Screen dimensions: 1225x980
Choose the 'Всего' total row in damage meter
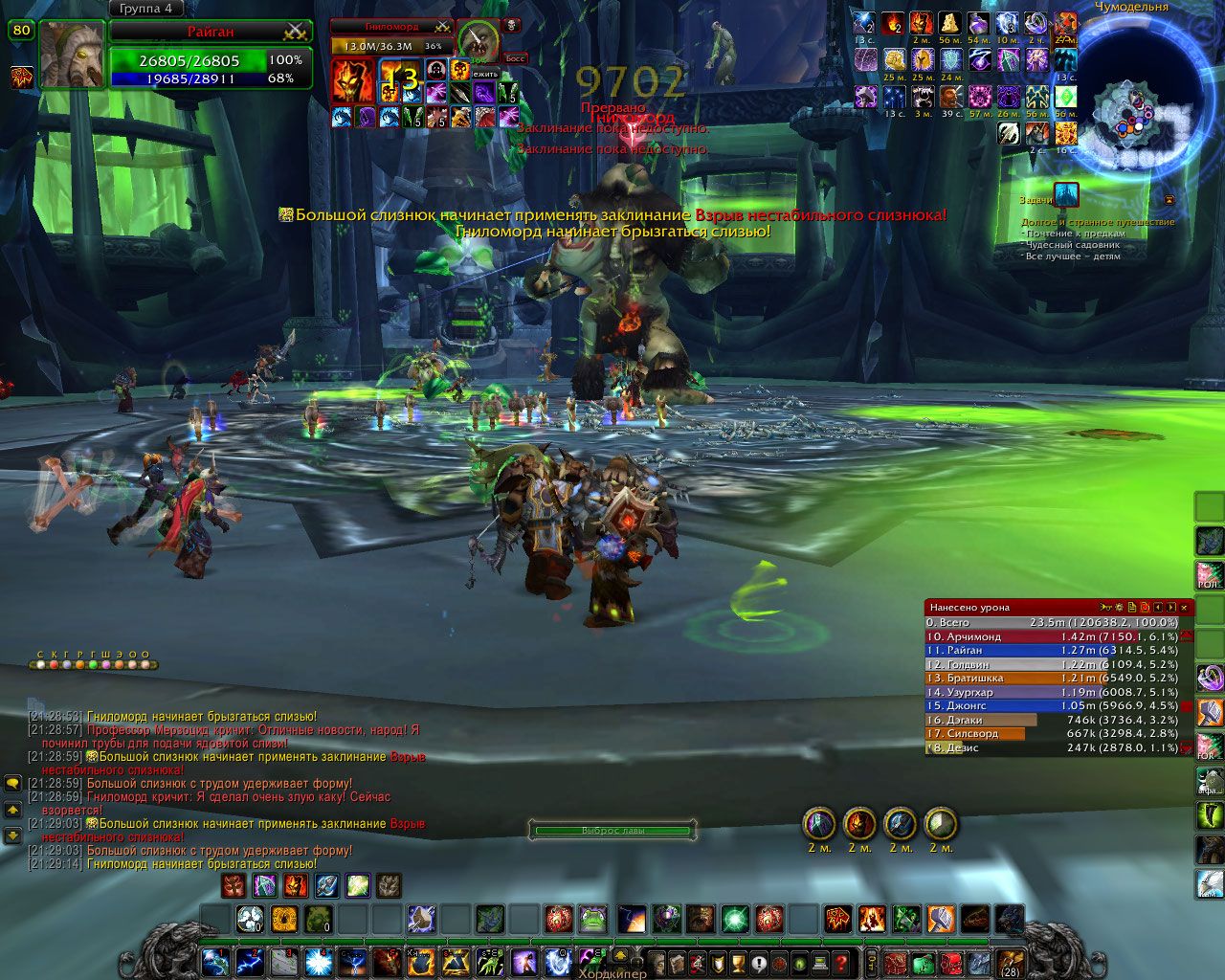pos(1051,622)
